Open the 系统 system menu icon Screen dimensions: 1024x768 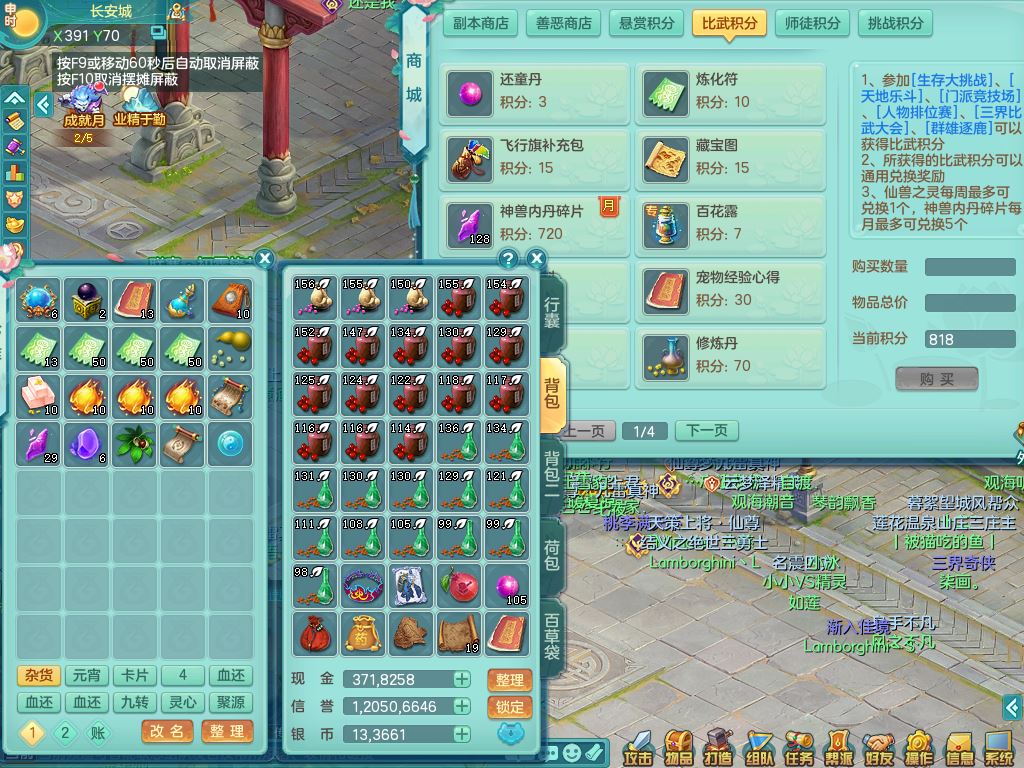tap(998, 749)
